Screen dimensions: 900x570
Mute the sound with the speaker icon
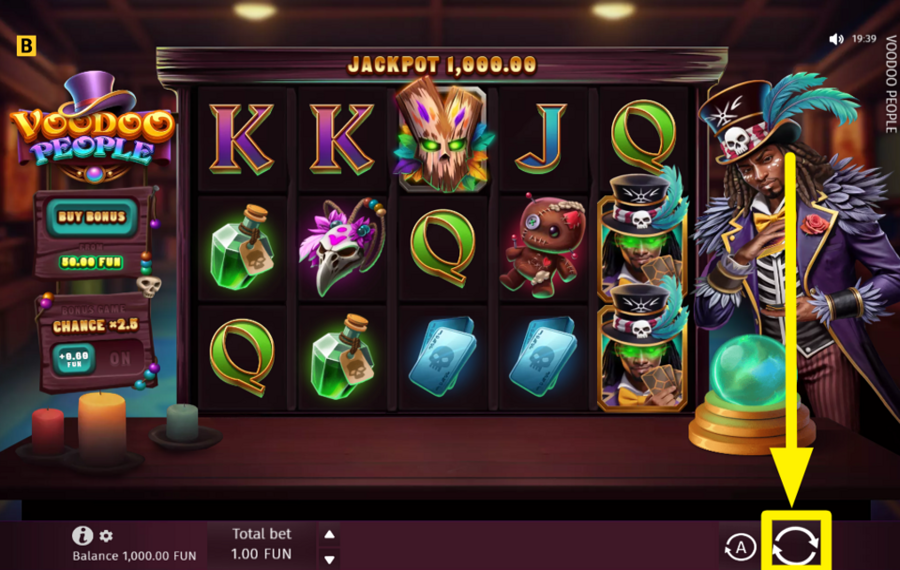pos(836,40)
